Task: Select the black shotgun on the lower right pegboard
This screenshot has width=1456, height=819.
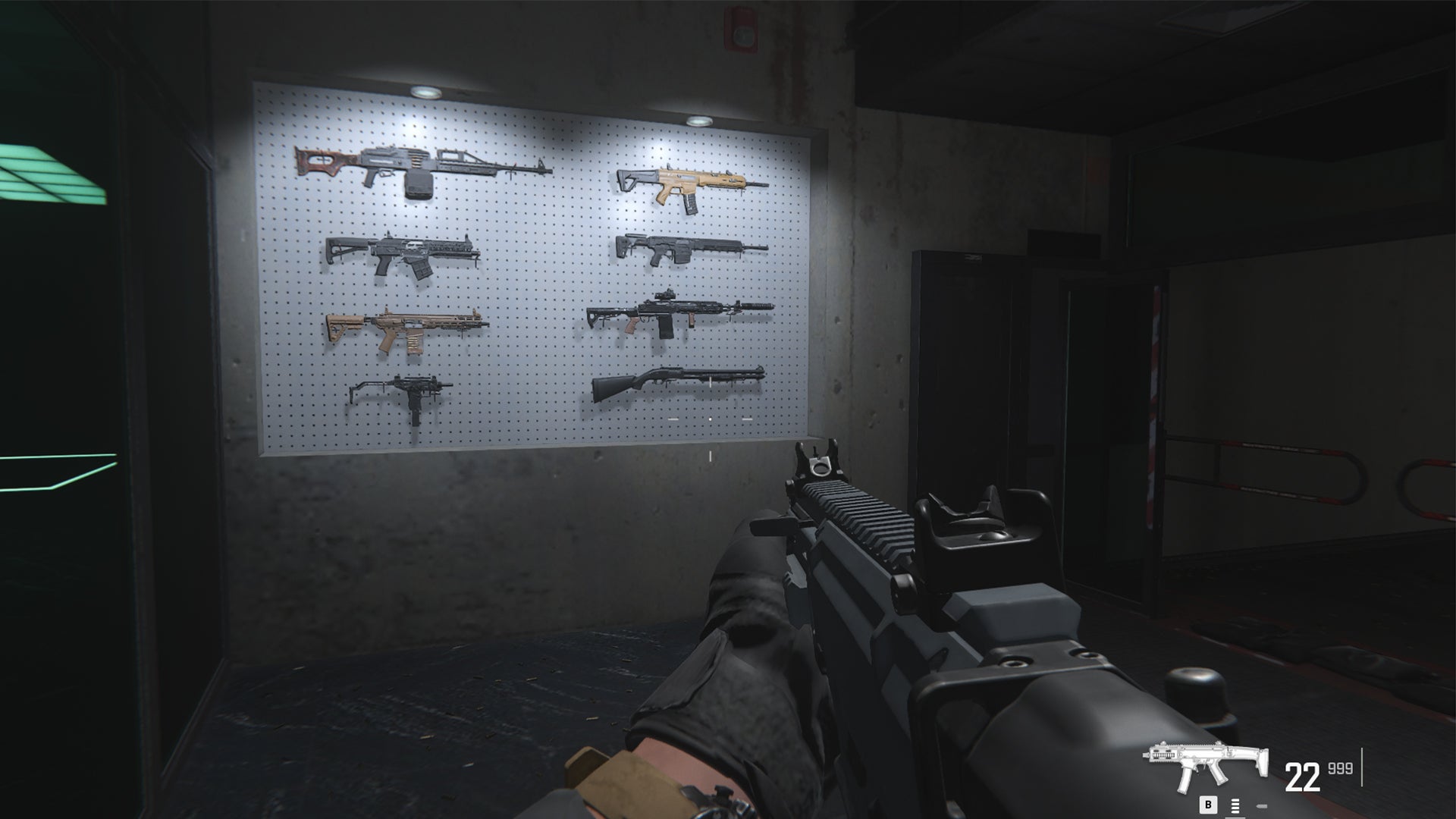Action: point(679,375)
